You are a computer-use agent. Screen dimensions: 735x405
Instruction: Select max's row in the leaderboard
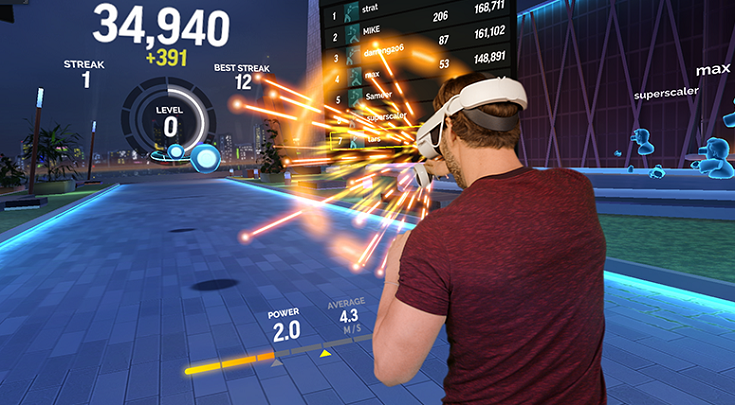[x=400, y=78]
